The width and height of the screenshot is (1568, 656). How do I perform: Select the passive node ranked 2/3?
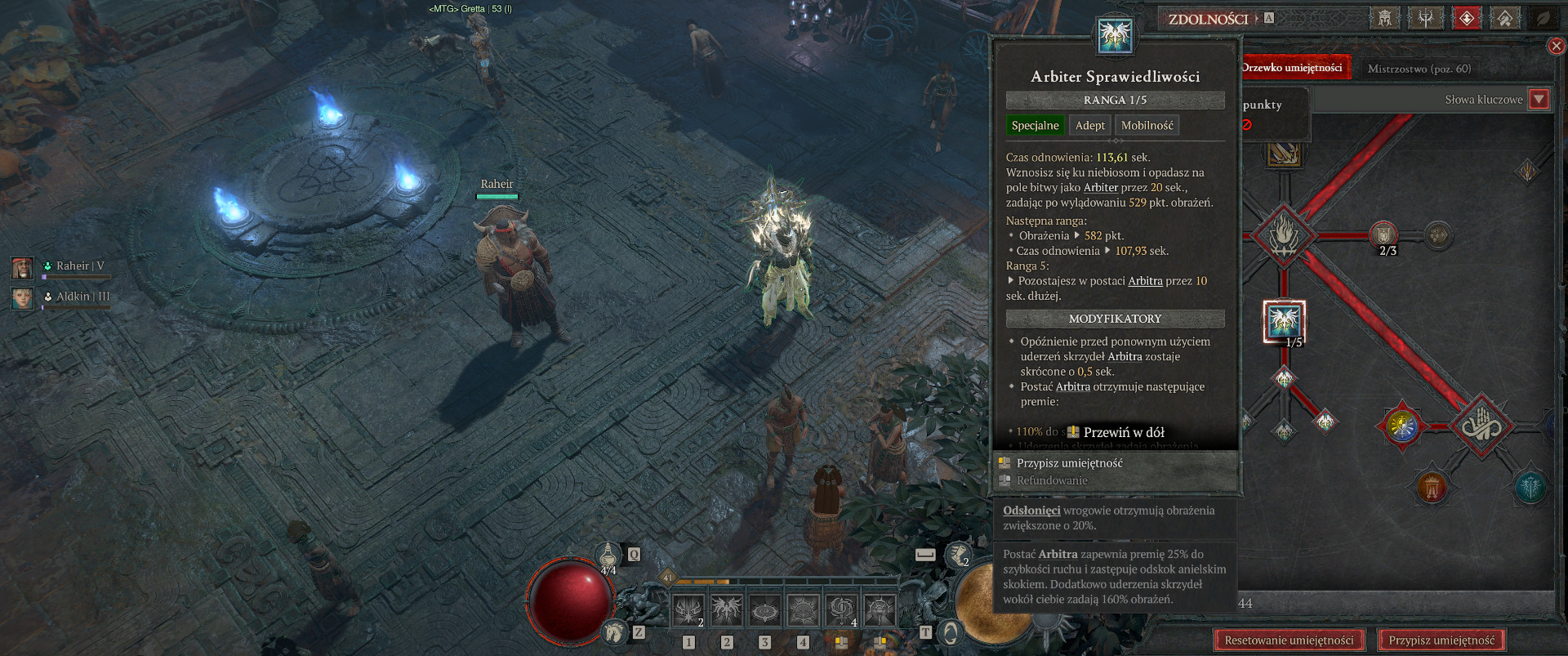point(1383,235)
